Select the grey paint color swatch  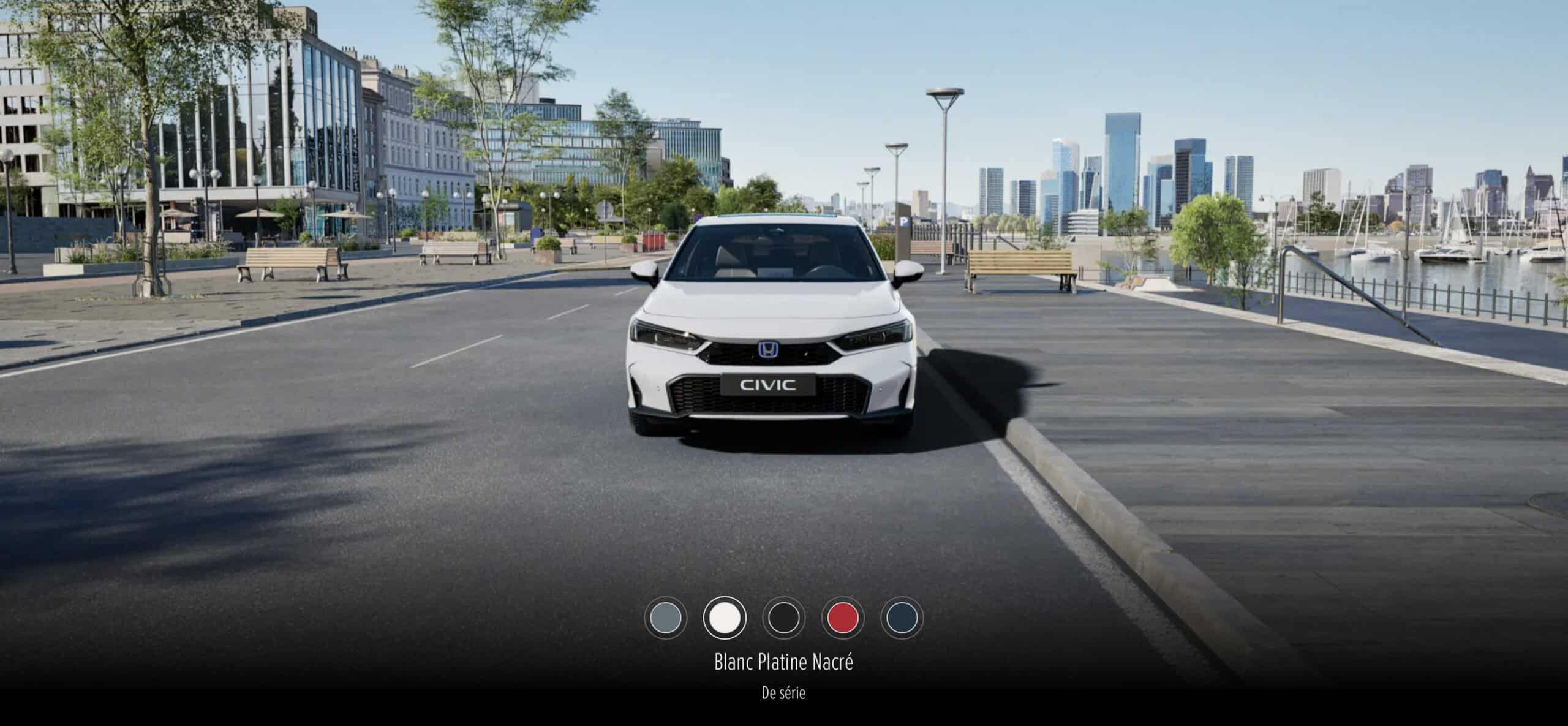pyautogui.click(x=666, y=618)
